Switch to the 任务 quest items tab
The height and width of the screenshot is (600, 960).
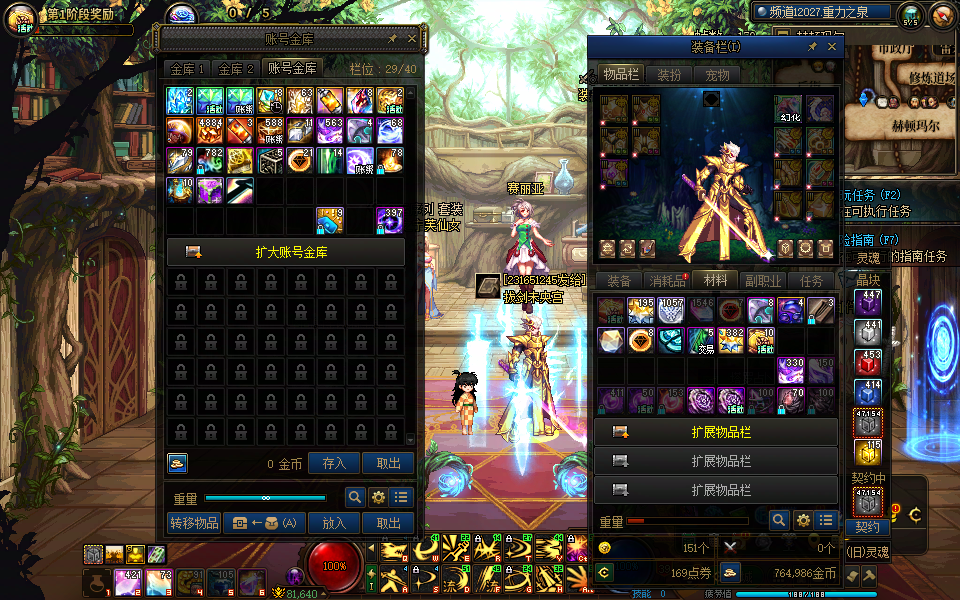[812, 281]
